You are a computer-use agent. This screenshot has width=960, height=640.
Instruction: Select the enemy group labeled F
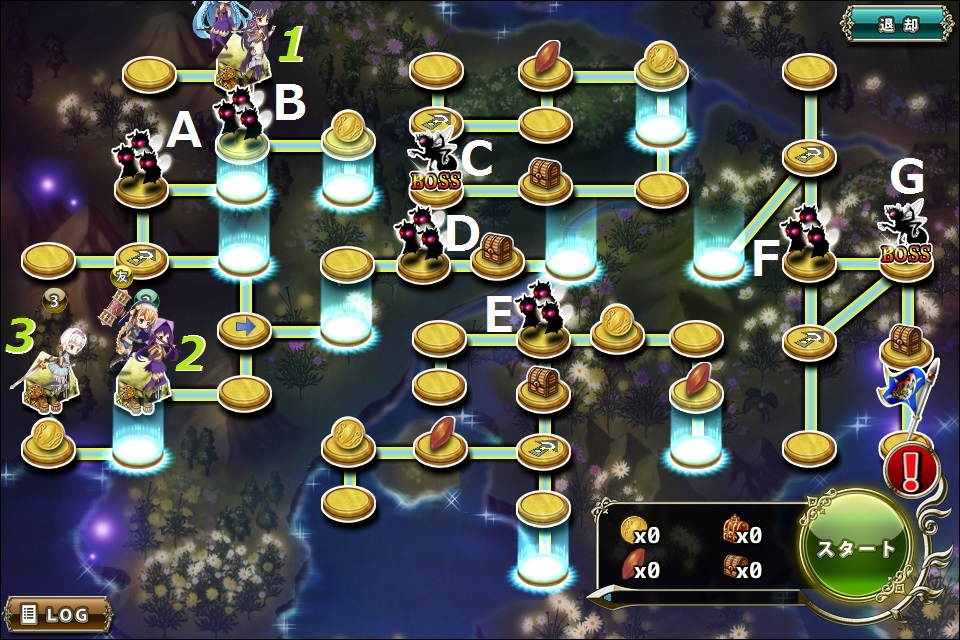(808, 236)
